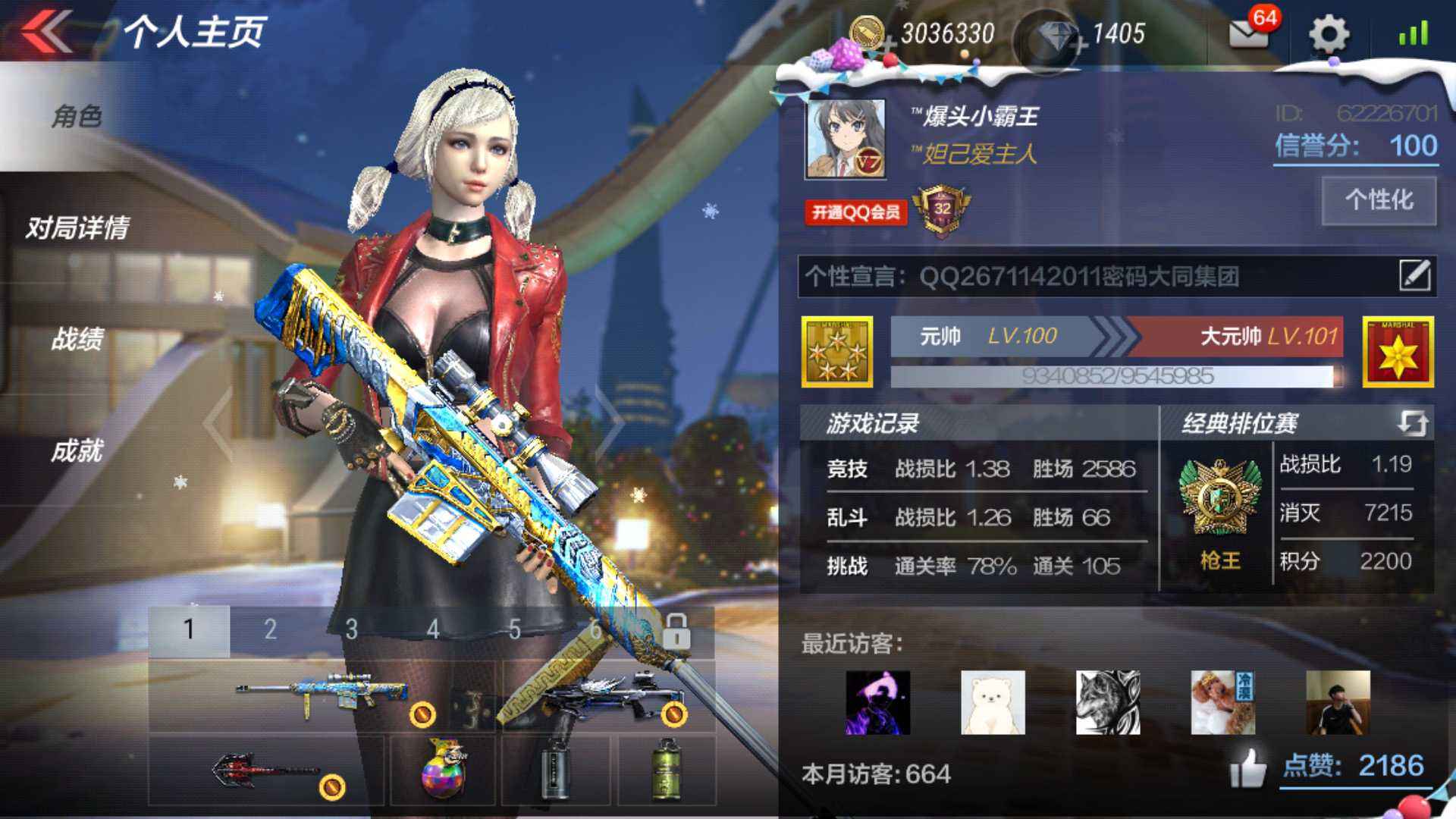Select loadout slot 2
This screenshot has height=819, width=1456.
click(270, 629)
